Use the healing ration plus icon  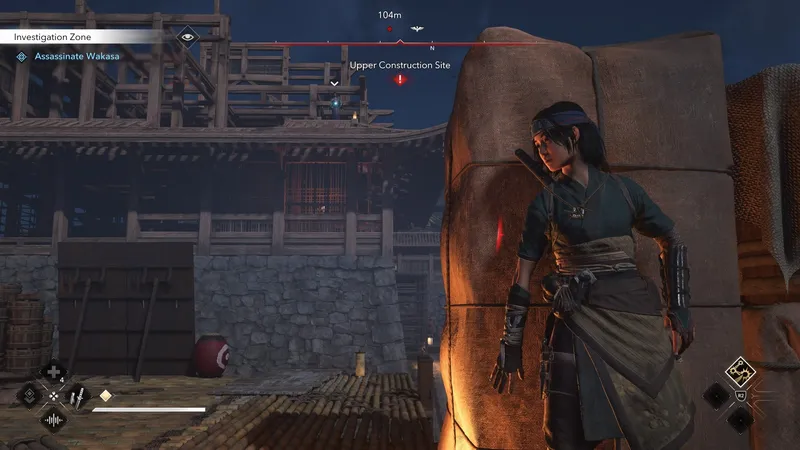pyautogui.click(x=53, y=374)
